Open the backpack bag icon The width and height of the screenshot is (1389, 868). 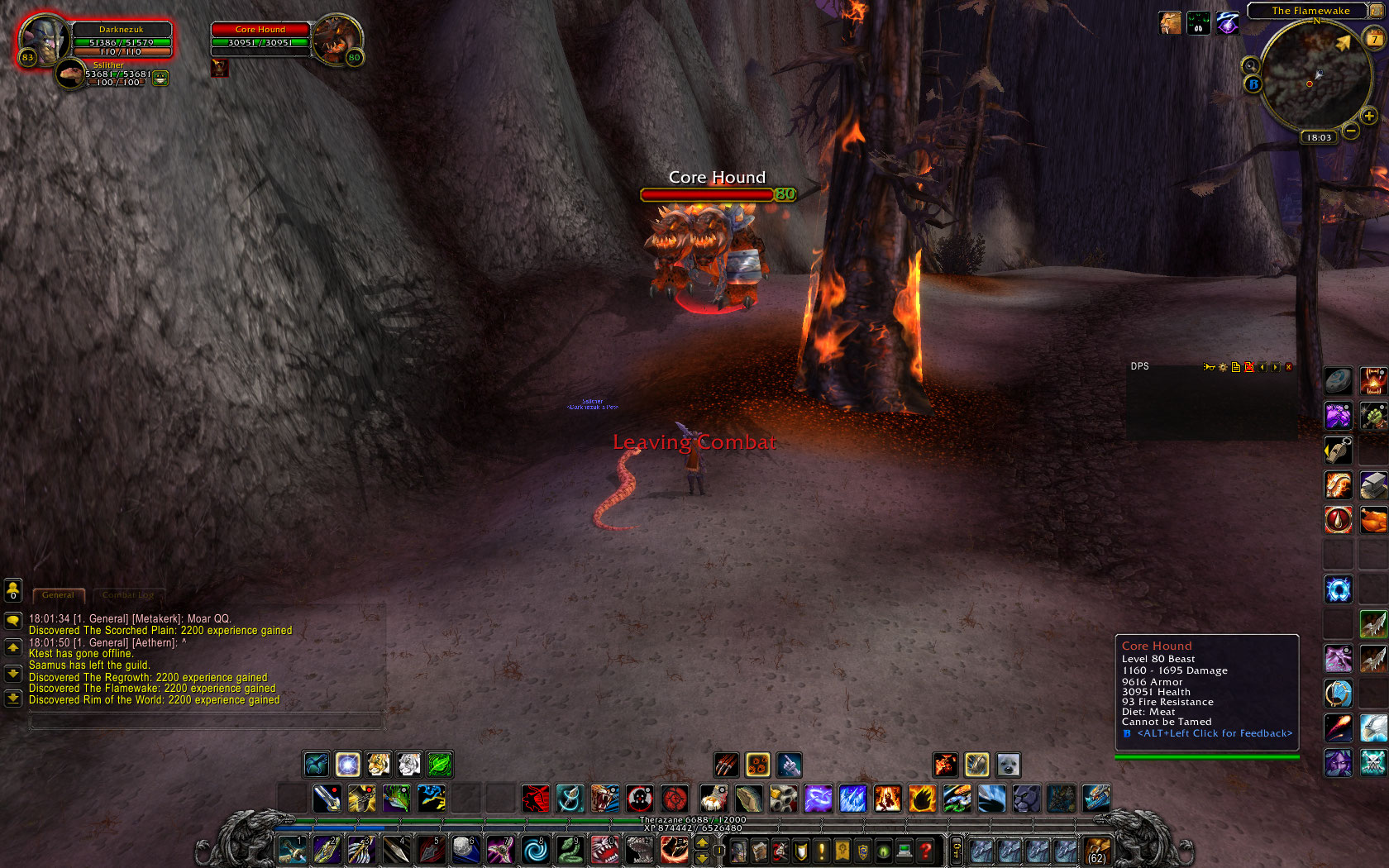[x=1097, y=851]
